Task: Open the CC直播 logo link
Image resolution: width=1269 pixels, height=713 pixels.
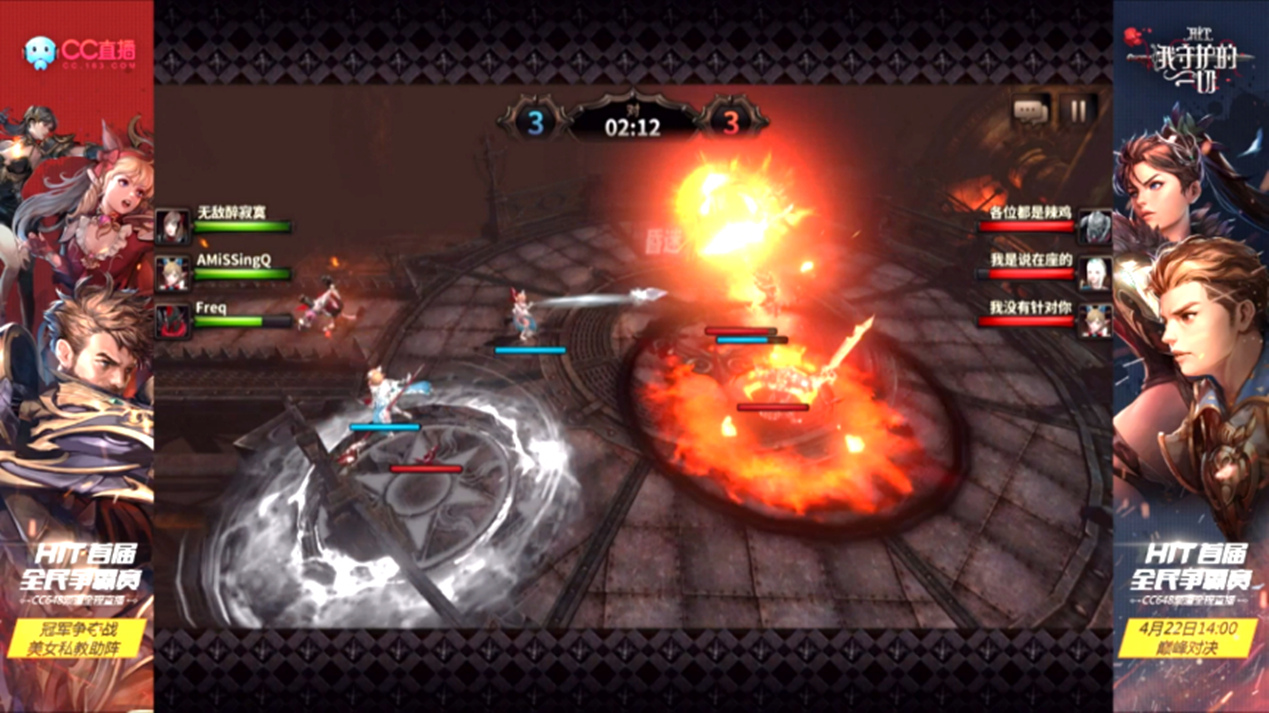Action: 78,52
